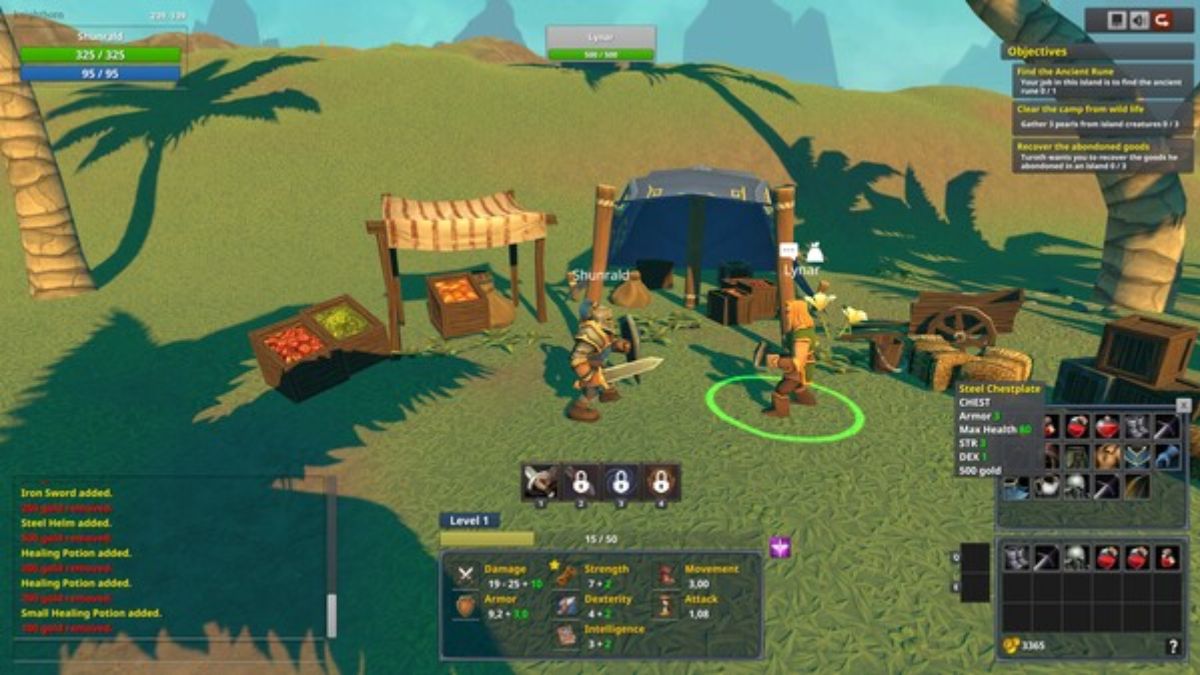Click the purple talent icon beside the stats panel

point(780,547)
